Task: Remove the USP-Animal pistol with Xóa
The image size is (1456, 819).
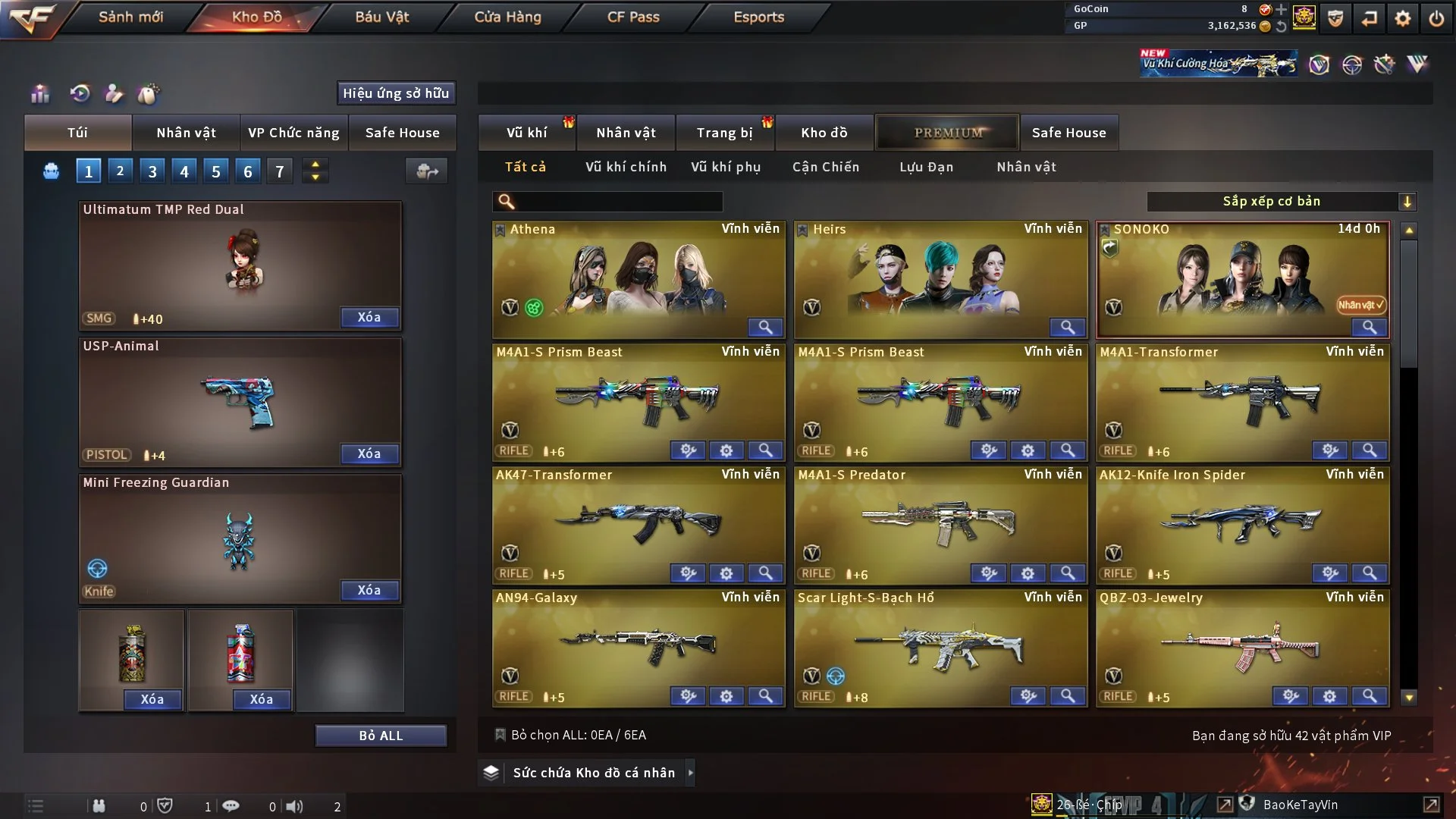Action: click(369, 453)
